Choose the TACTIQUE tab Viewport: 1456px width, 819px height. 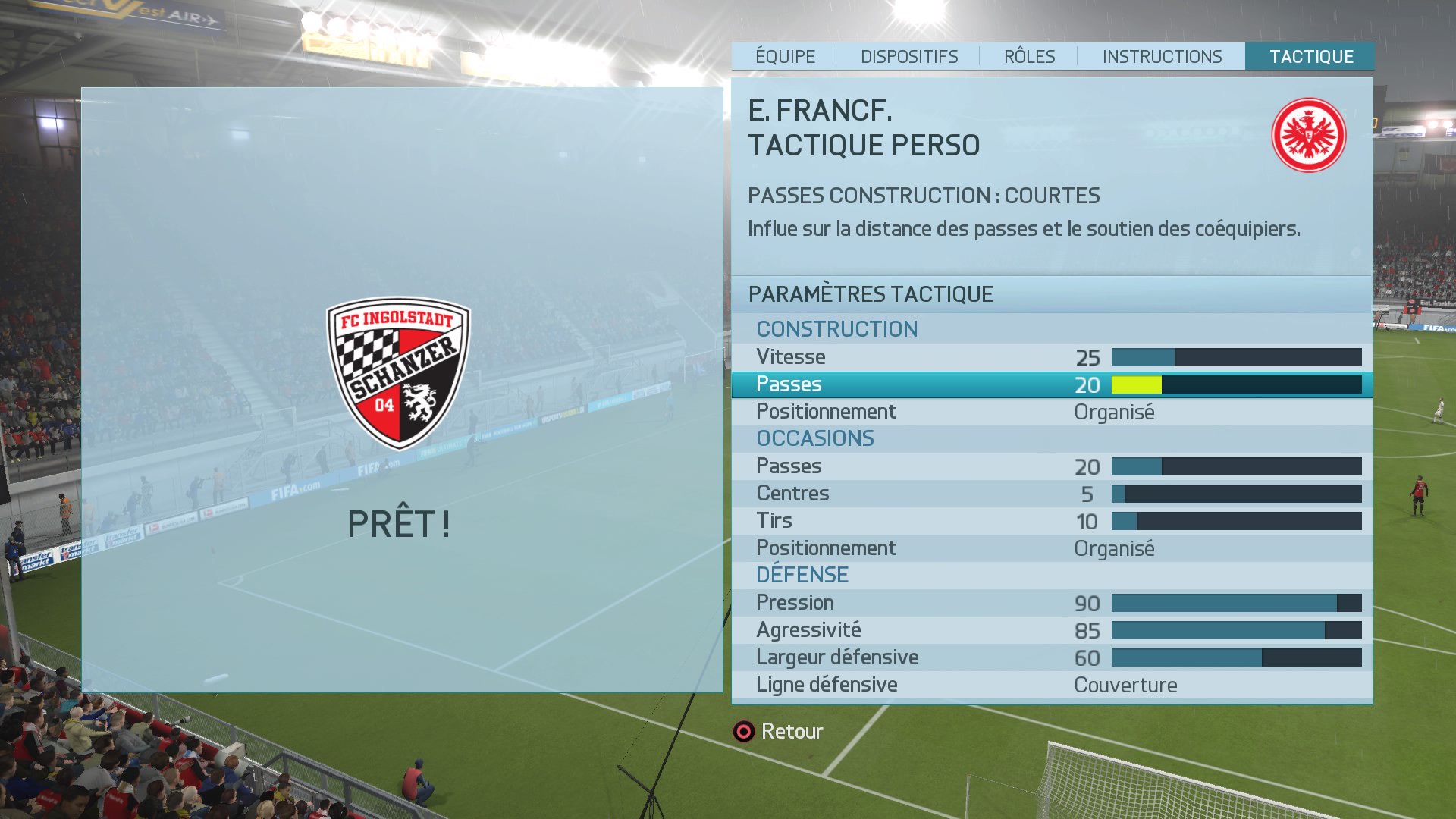click(1311, 57)
